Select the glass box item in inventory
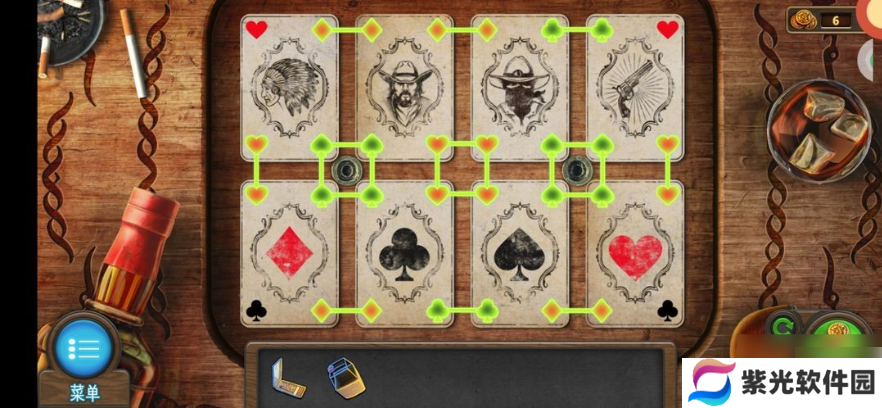Image resolution: width=882 pixels, height=408 pixels. pyautogui.click(x=344, y=376)
